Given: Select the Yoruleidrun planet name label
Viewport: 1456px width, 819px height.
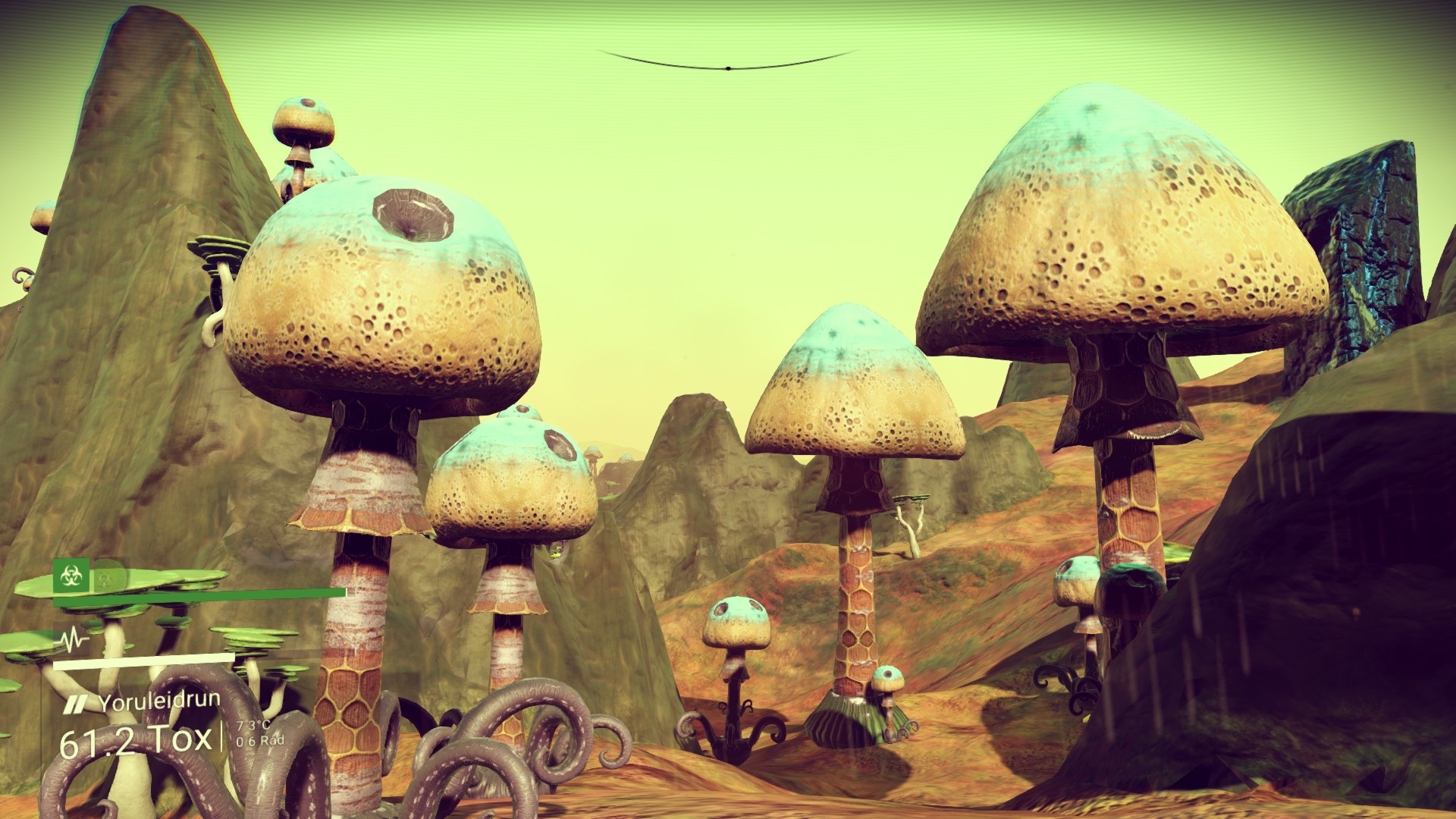Looking at the screenshot, I should coord(158,701).
